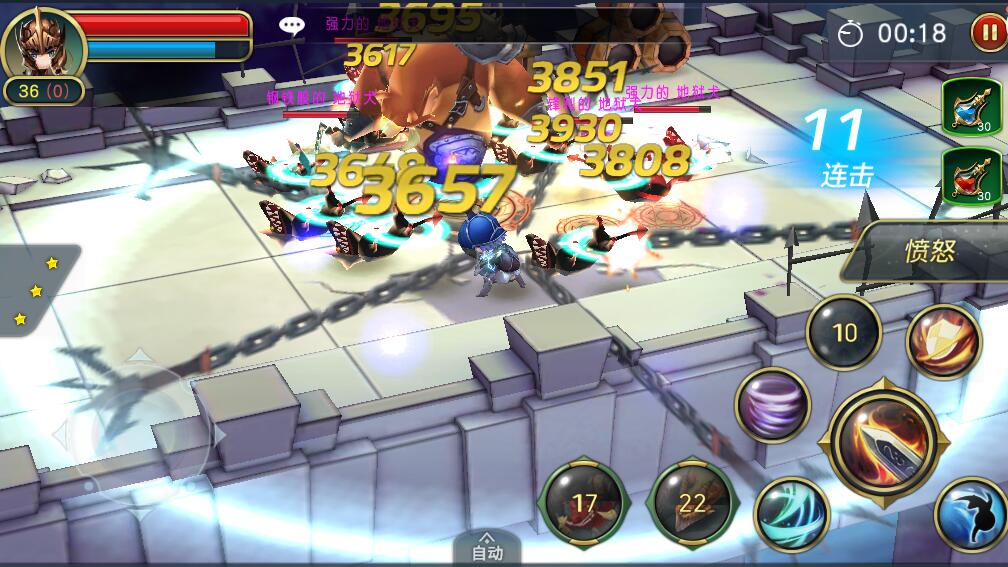Use the cyan slash skill

[x=791, y=513]
